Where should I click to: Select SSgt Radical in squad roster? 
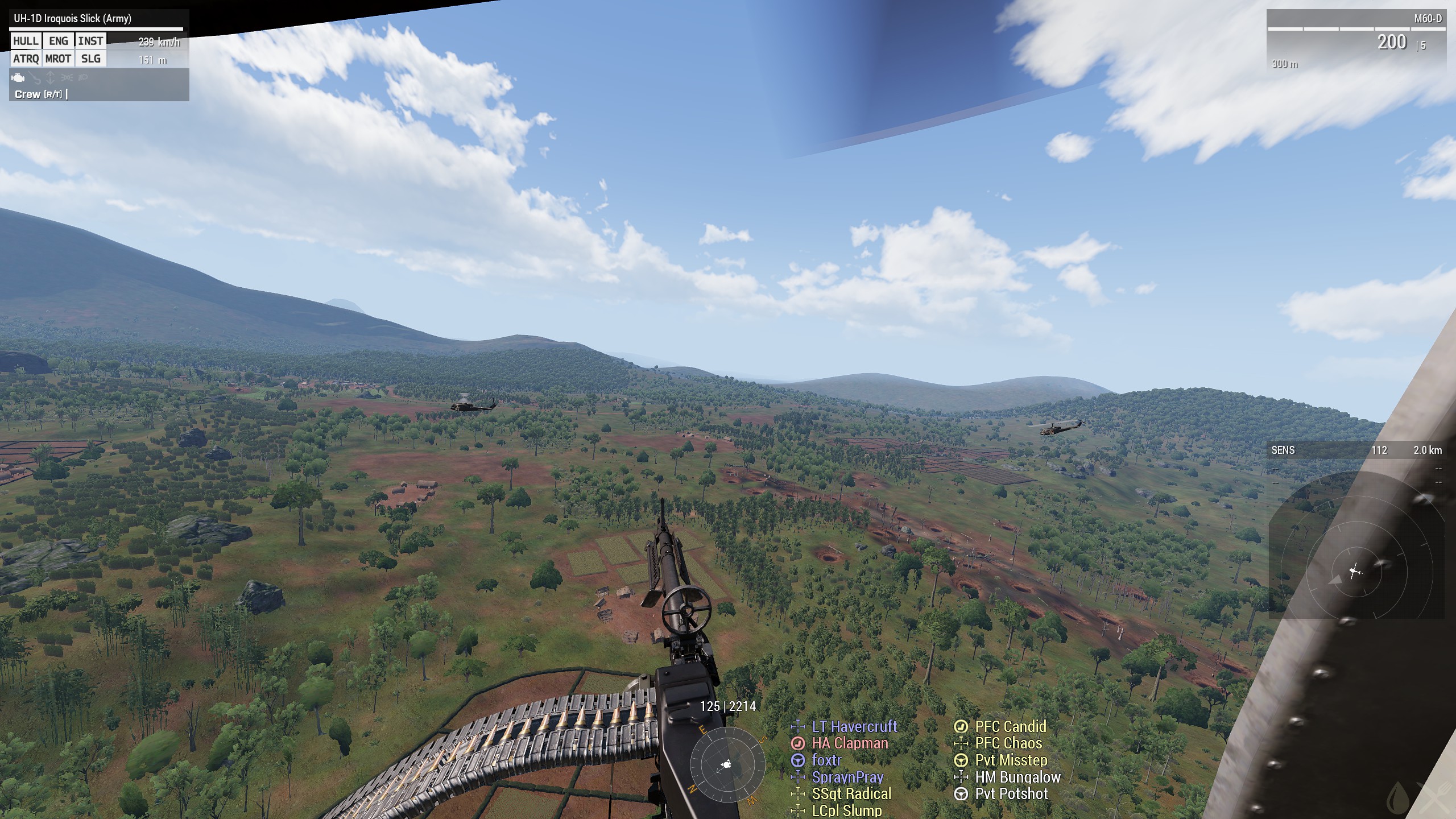[x=851, y=794]
